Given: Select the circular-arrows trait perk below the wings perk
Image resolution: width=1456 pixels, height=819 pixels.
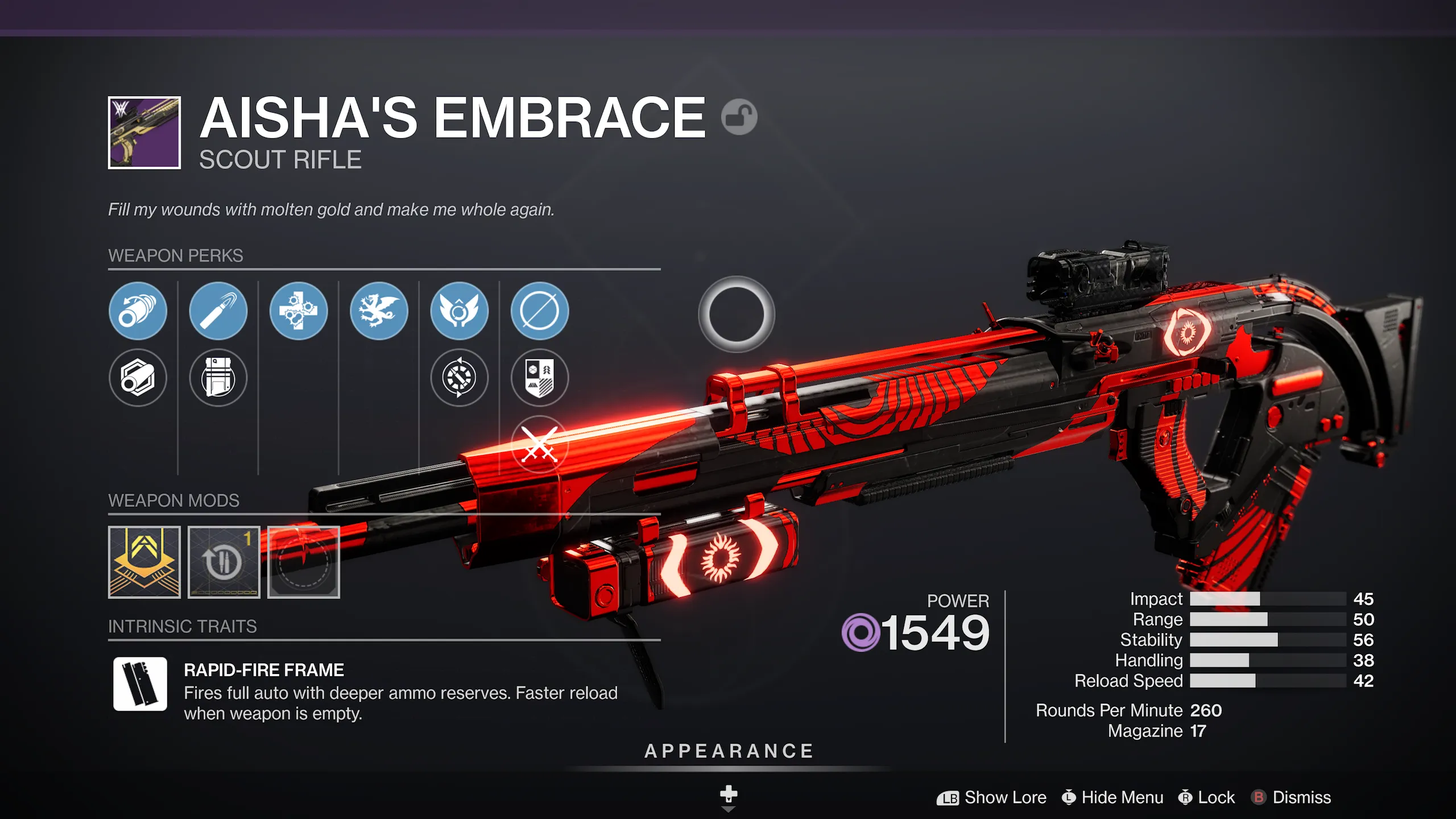Looking at the screenshot, I should (x=459, y=378).
